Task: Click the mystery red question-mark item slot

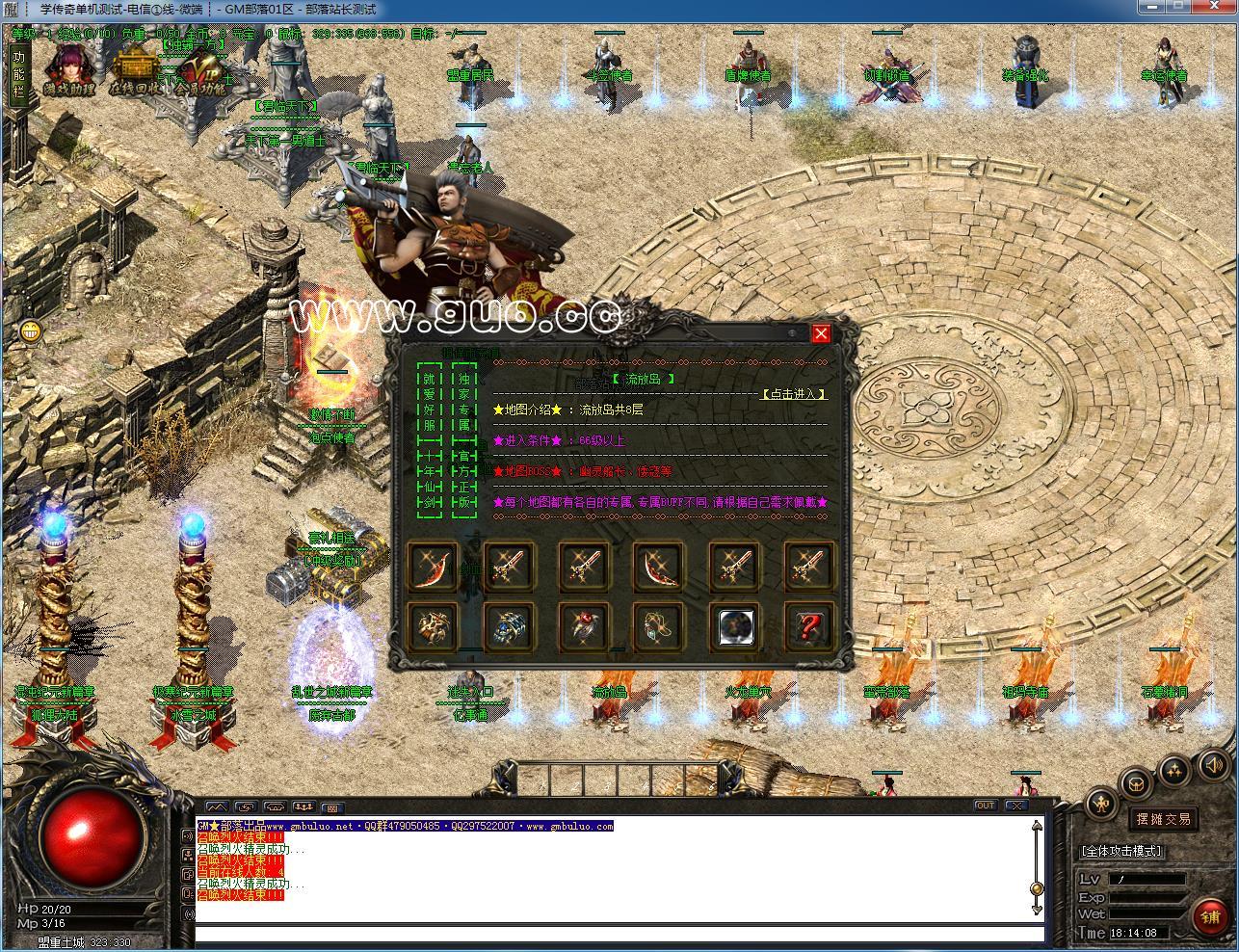Action: 808,626
